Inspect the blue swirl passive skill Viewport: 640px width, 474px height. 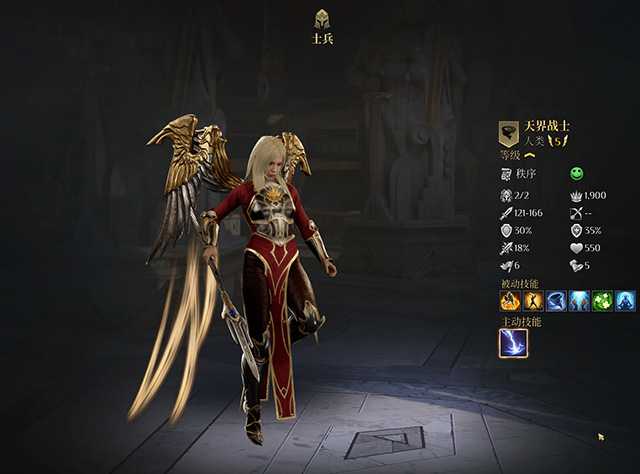point(556,300)
